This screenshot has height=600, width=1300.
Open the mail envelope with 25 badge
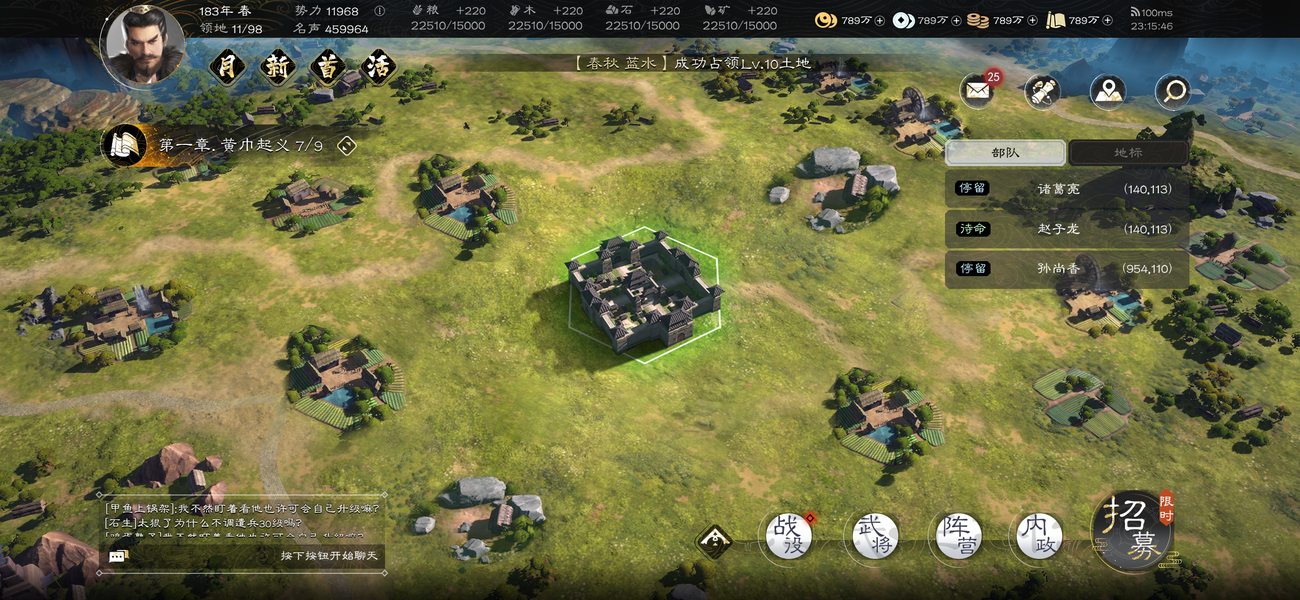(977, 92)
